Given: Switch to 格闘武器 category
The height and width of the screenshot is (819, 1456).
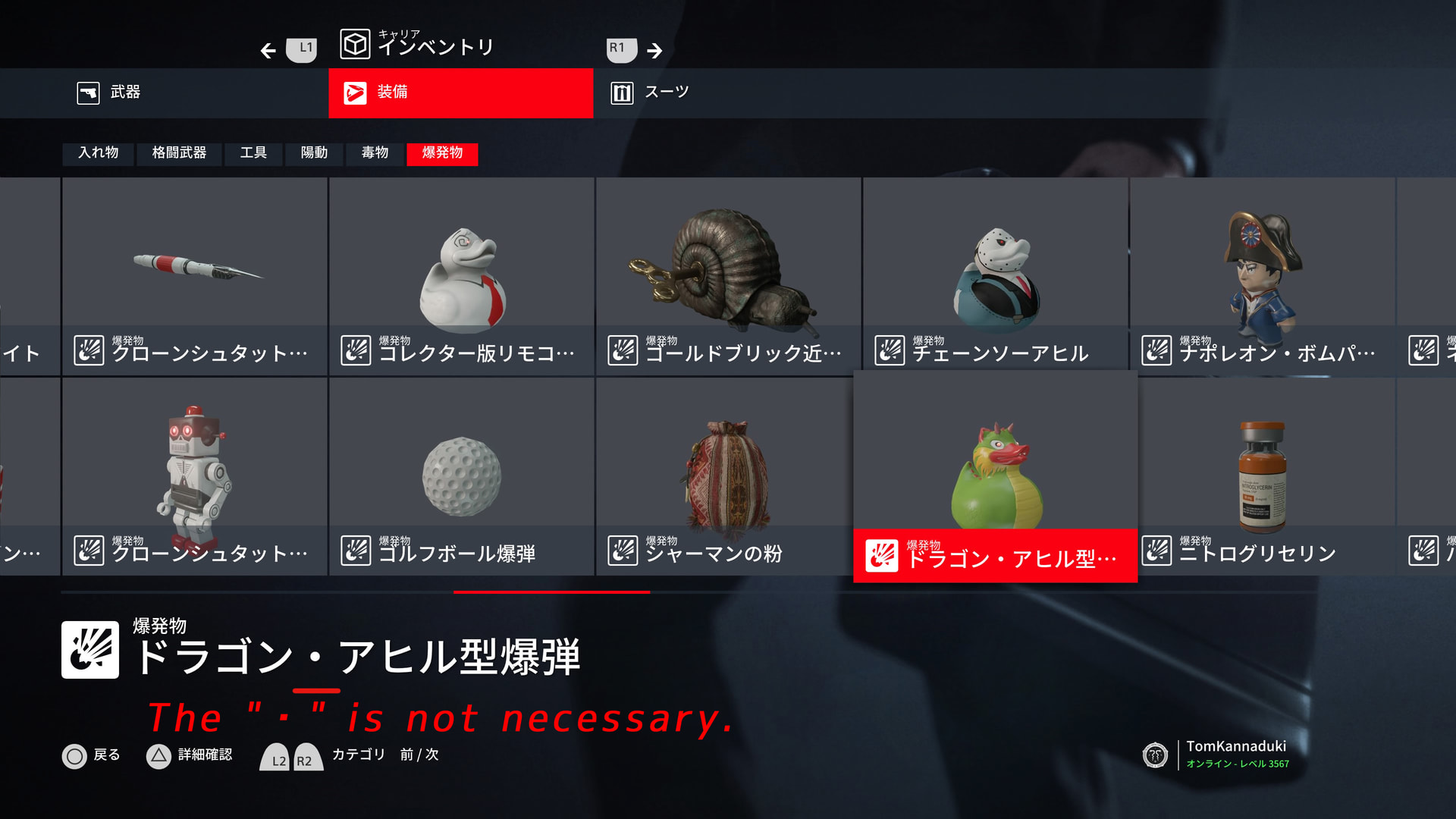Looking at the screenshot, I should [179, 153].
